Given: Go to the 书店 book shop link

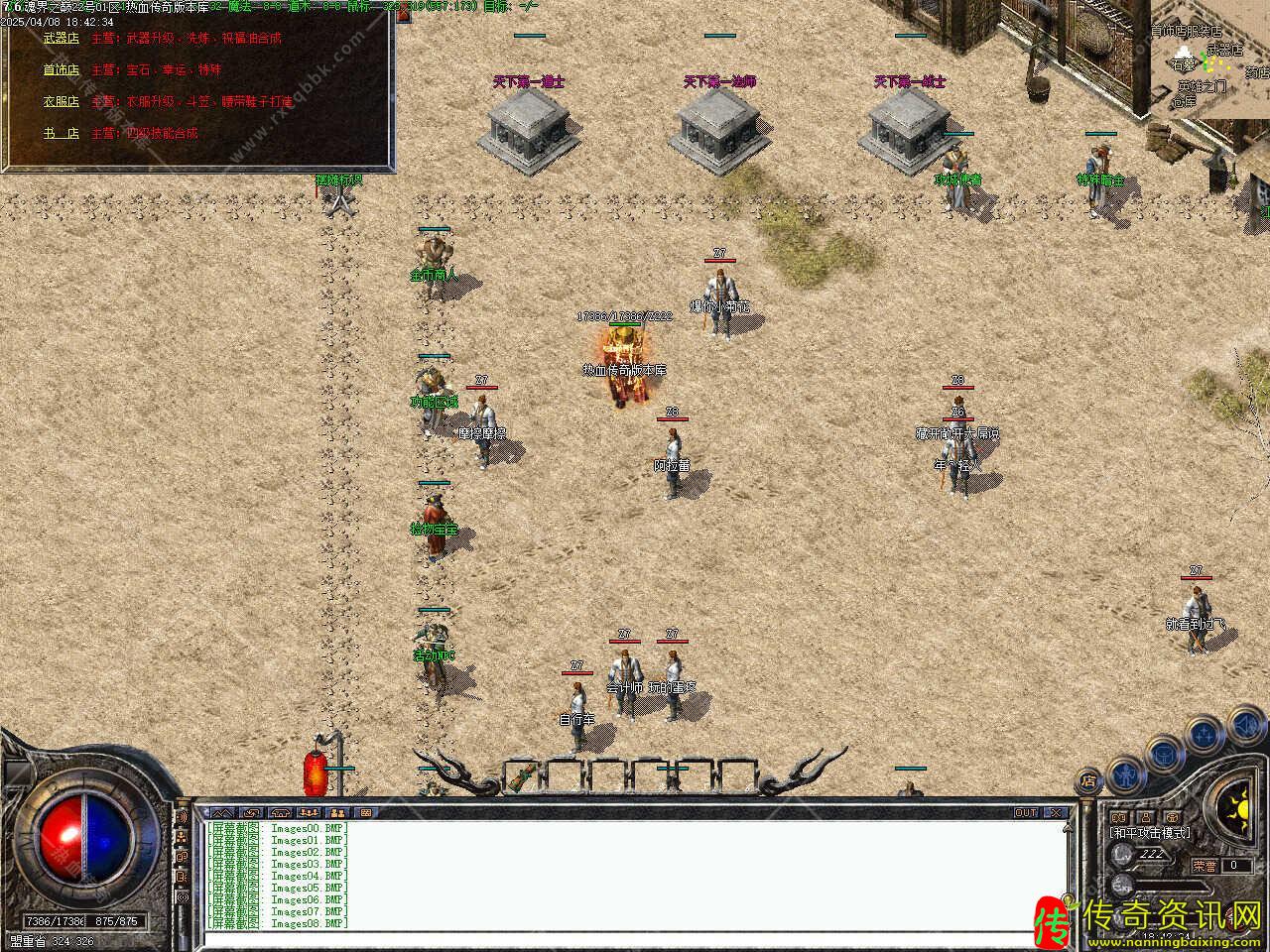Looking at the screenshot, I should point(61,133).
